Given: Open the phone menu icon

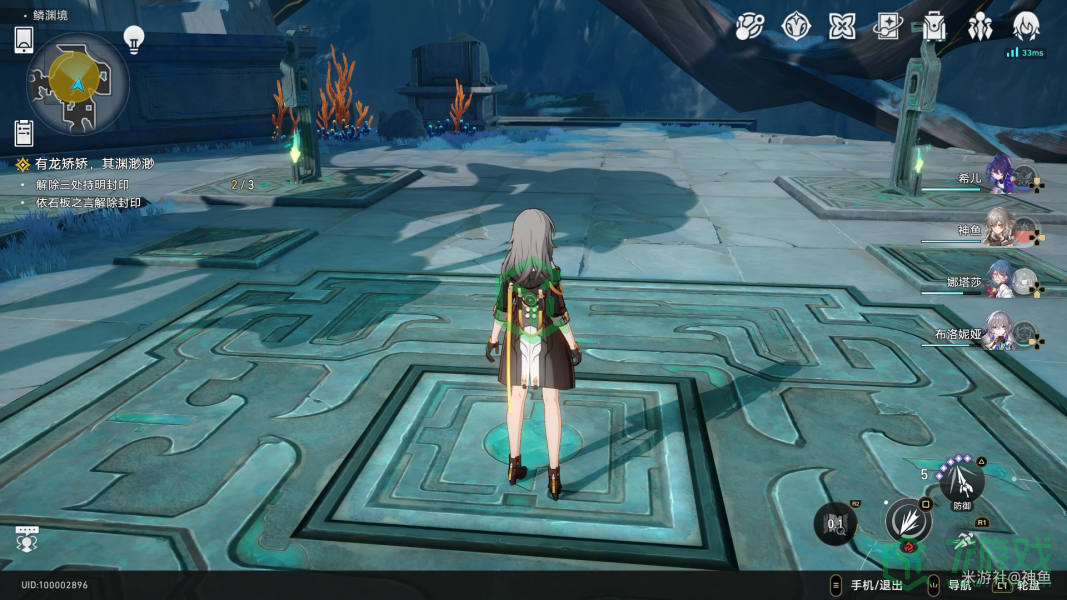Looking at the screenshot, I should point(24,40).
